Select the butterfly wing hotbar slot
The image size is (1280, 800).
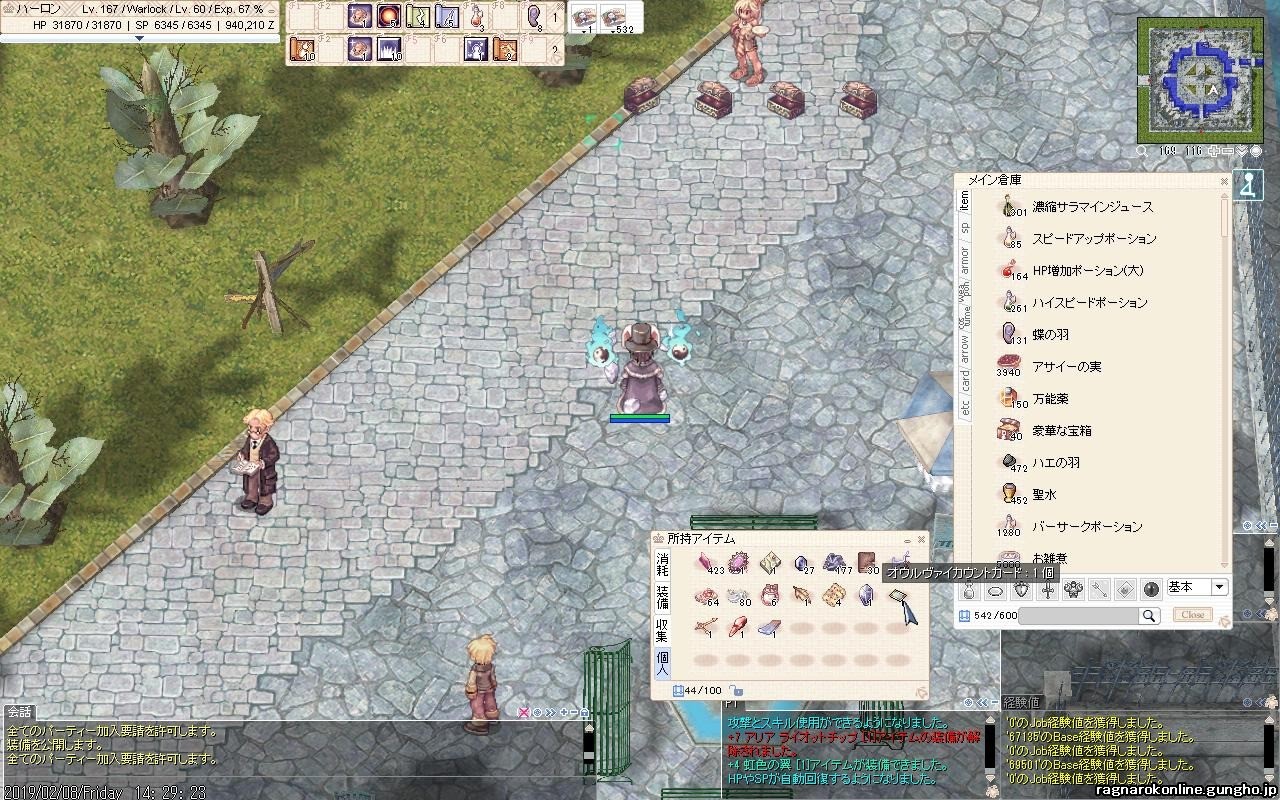click(534, 17)
